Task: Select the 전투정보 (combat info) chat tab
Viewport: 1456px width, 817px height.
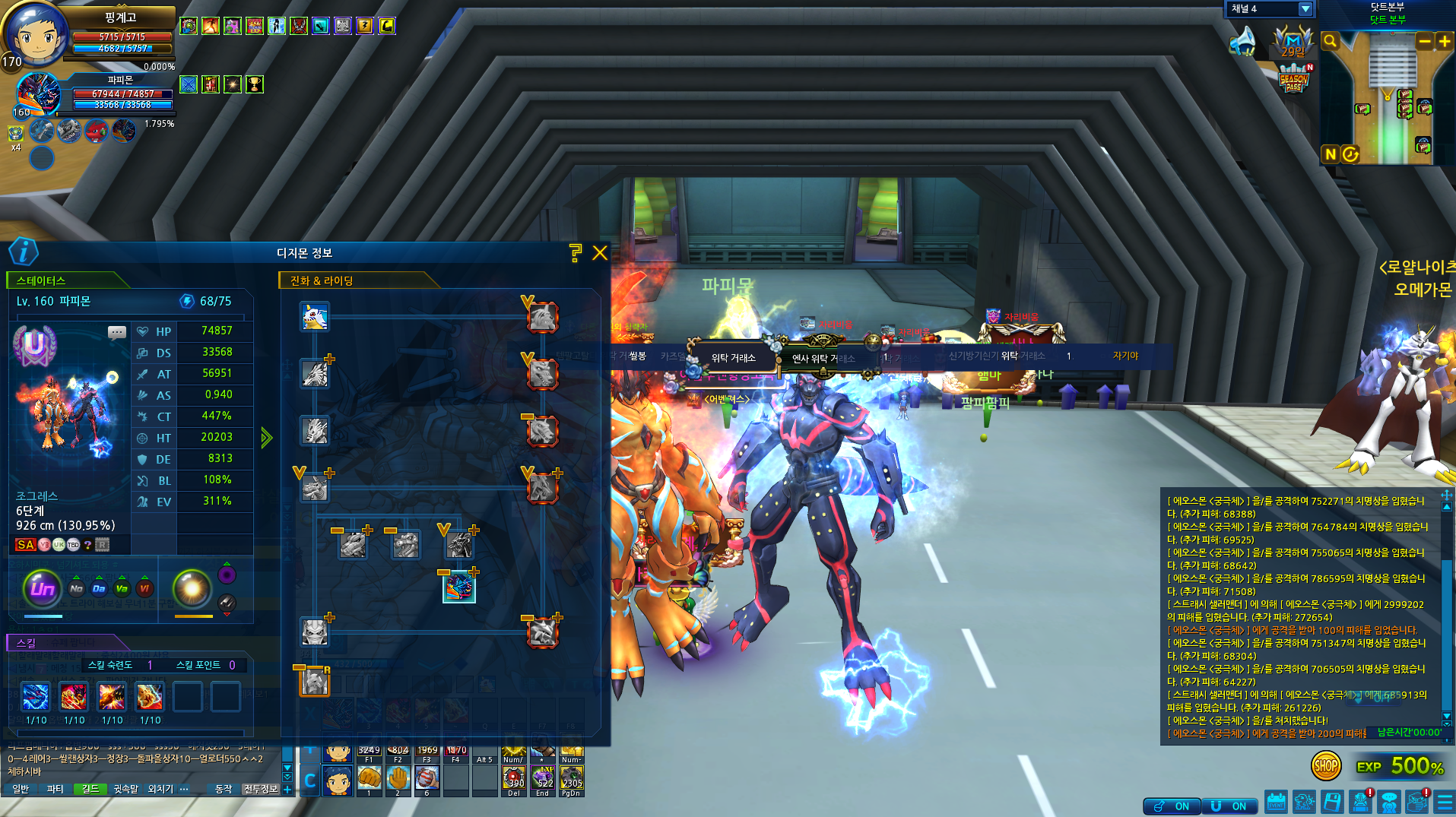Action: [x=260, y=790]
